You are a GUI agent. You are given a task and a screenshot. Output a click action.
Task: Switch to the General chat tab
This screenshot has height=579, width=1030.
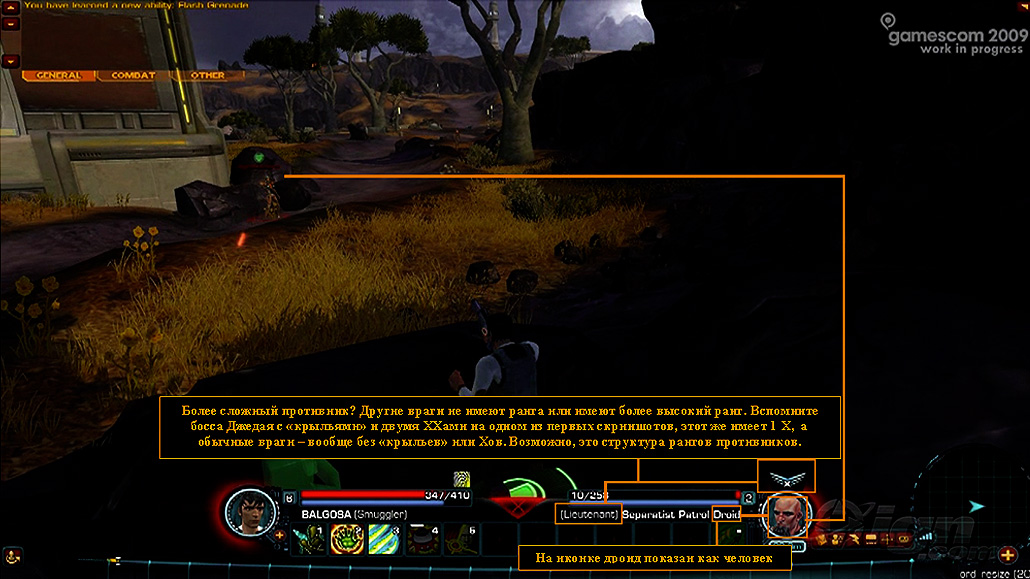click(58, 75)
